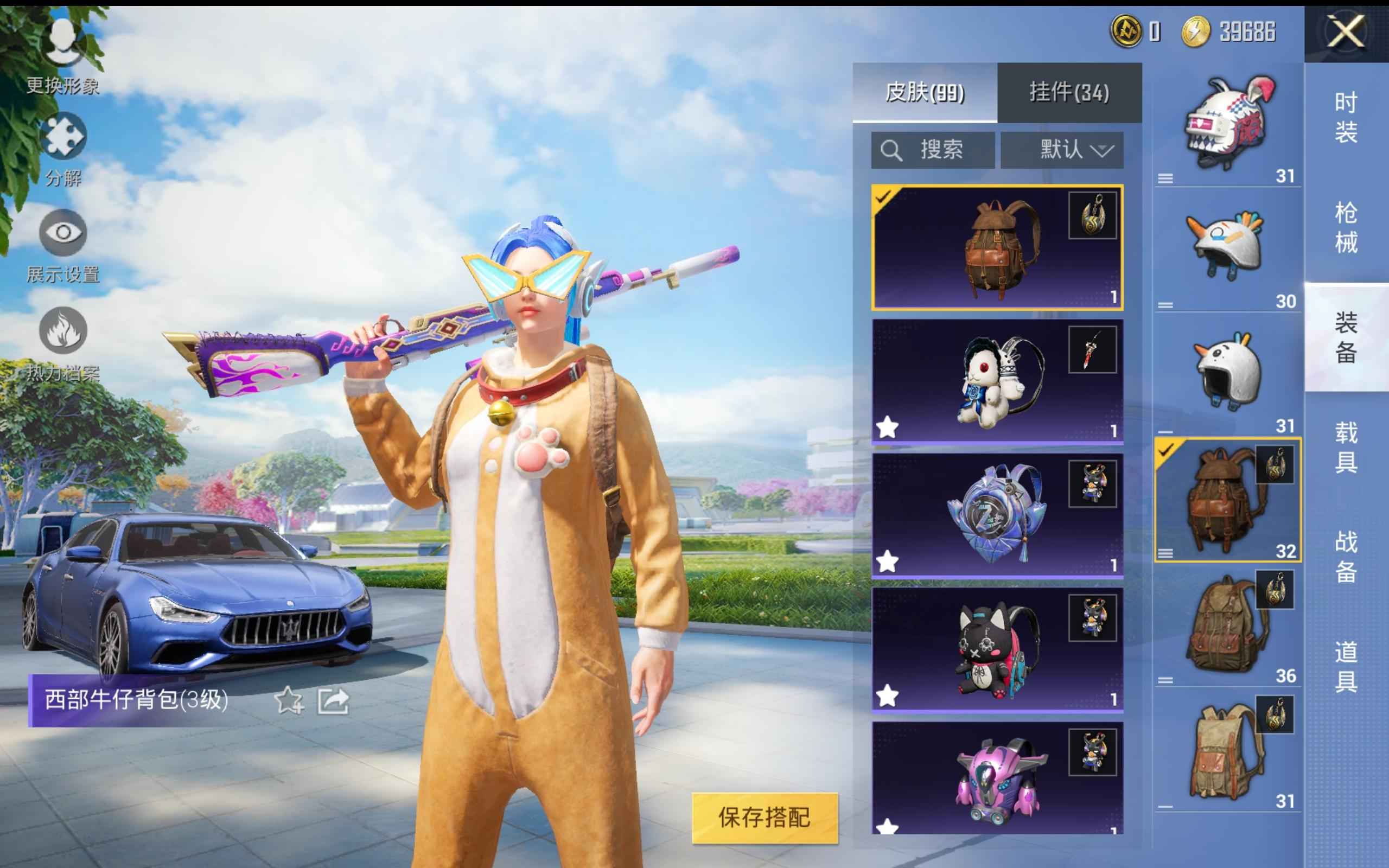Open the 默认 sort dropdown
The height and width of the screenshot is (868, 1389).
click(1062, 150)
